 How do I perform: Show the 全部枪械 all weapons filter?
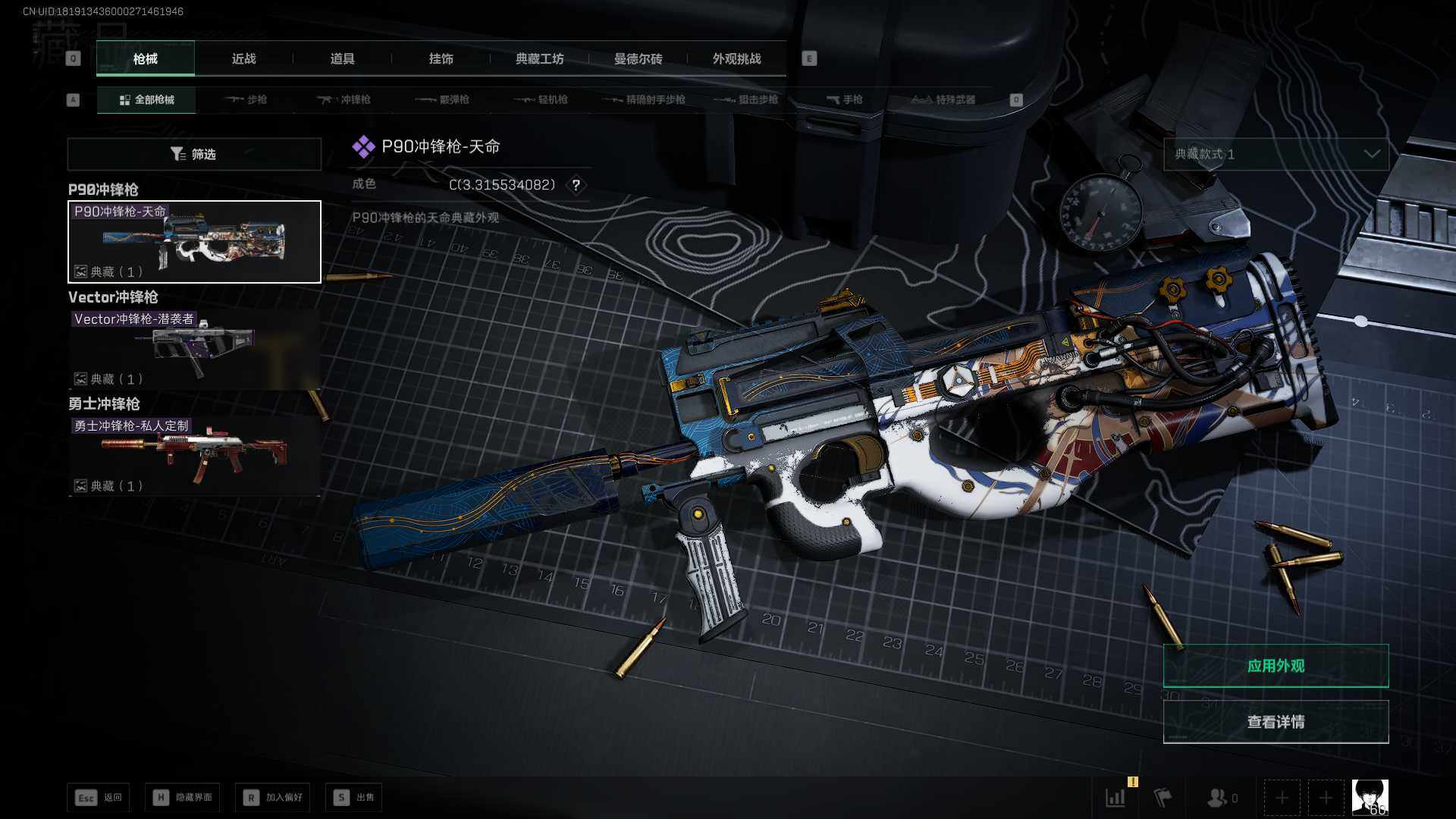click(x=146, y=100)
